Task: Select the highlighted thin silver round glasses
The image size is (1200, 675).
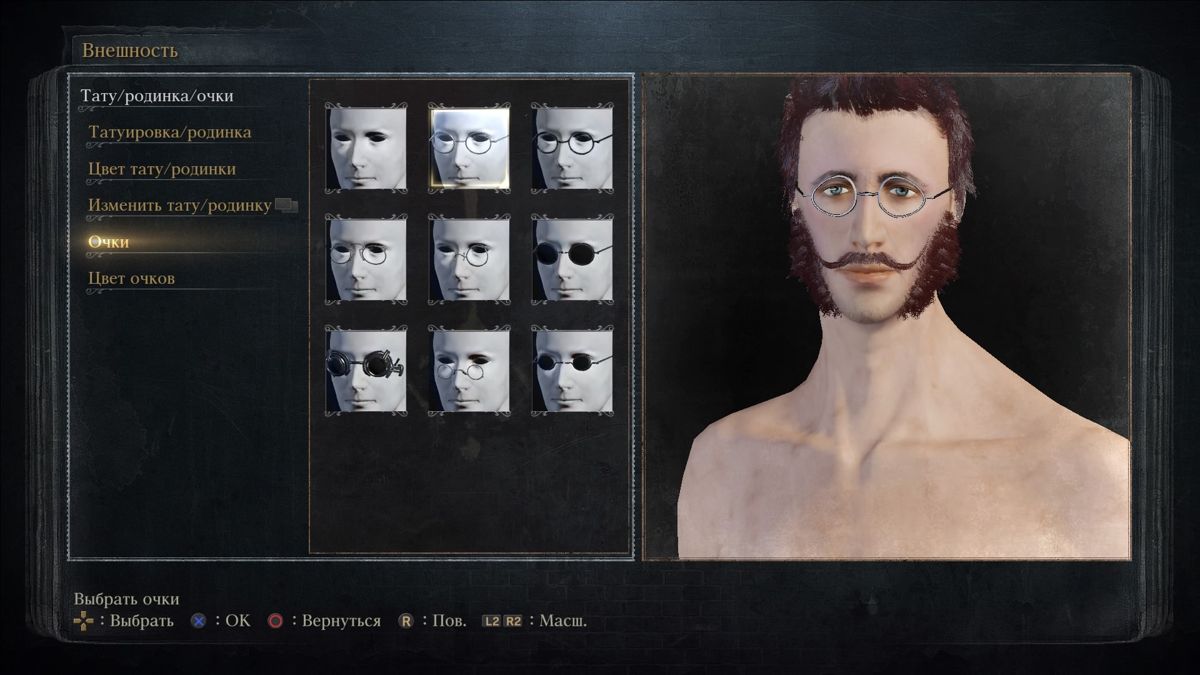Action: (469, 148)
